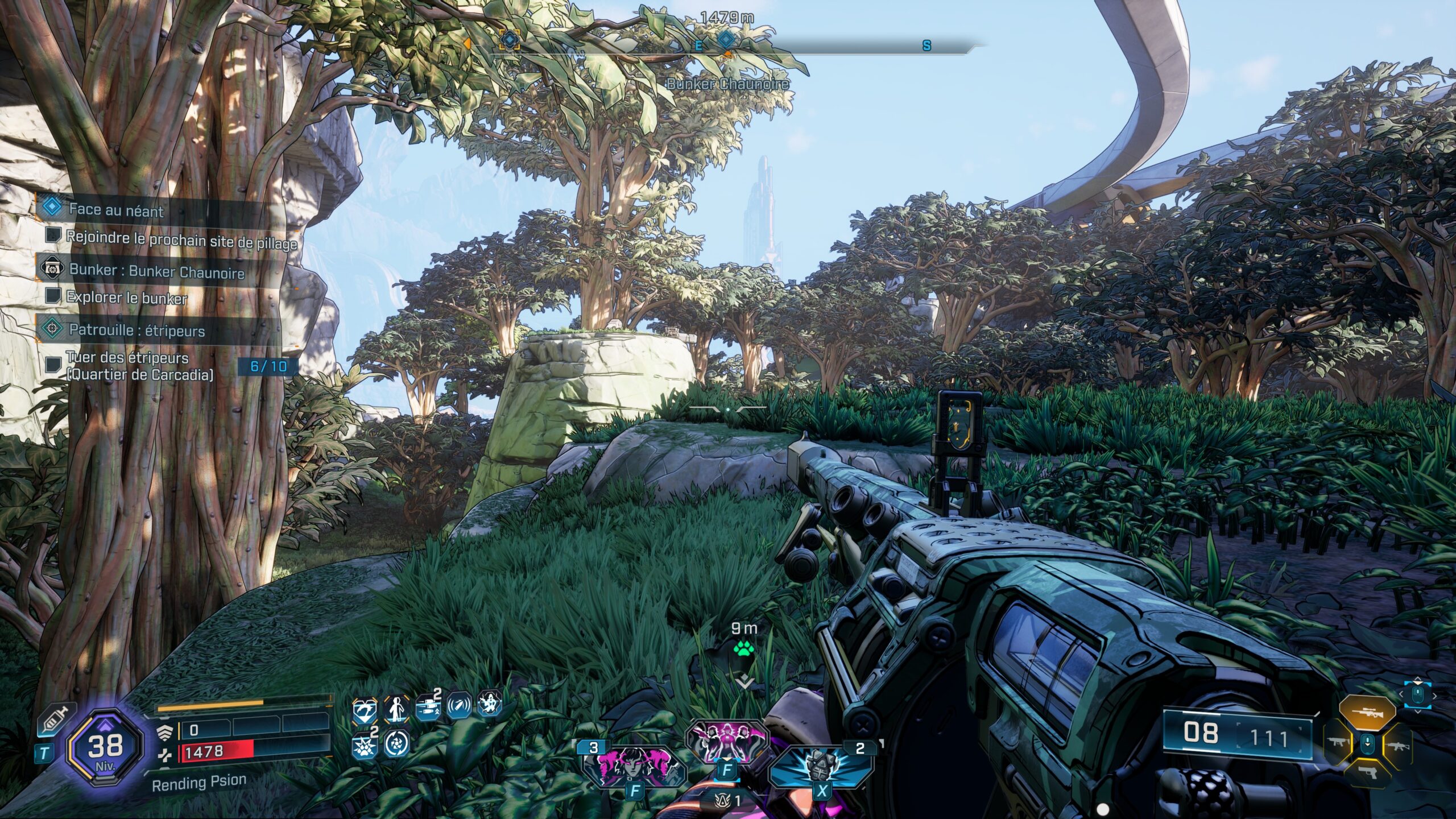This screenshot has width=1456, height=819.
Task: Switch to the submachine gun slot
Action: click(x=1337, y=743)
